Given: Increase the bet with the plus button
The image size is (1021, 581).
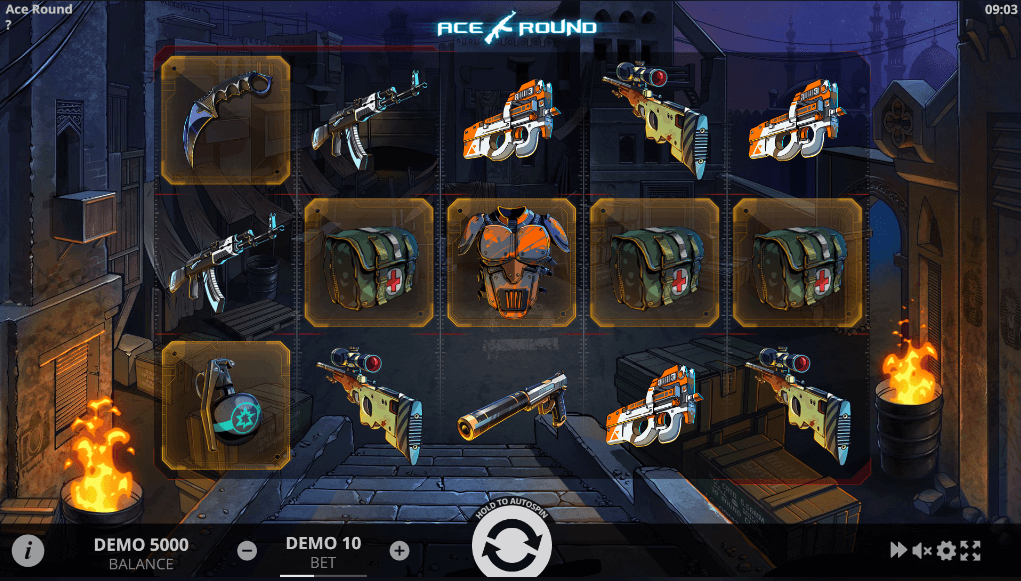Looking at the screenshot, I should coord(399,550).
